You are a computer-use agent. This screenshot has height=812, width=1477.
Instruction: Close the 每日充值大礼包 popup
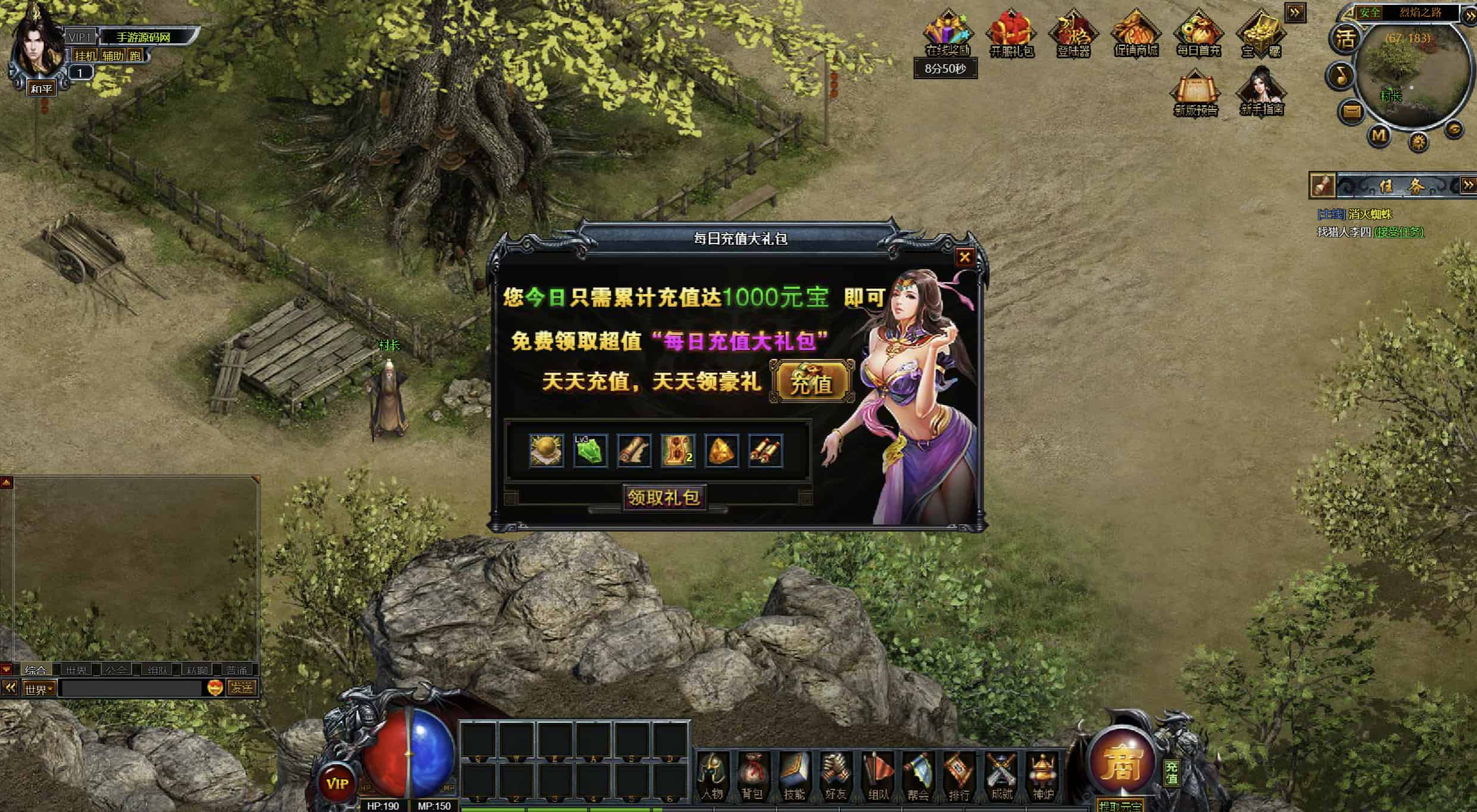[x=964, y=257]
